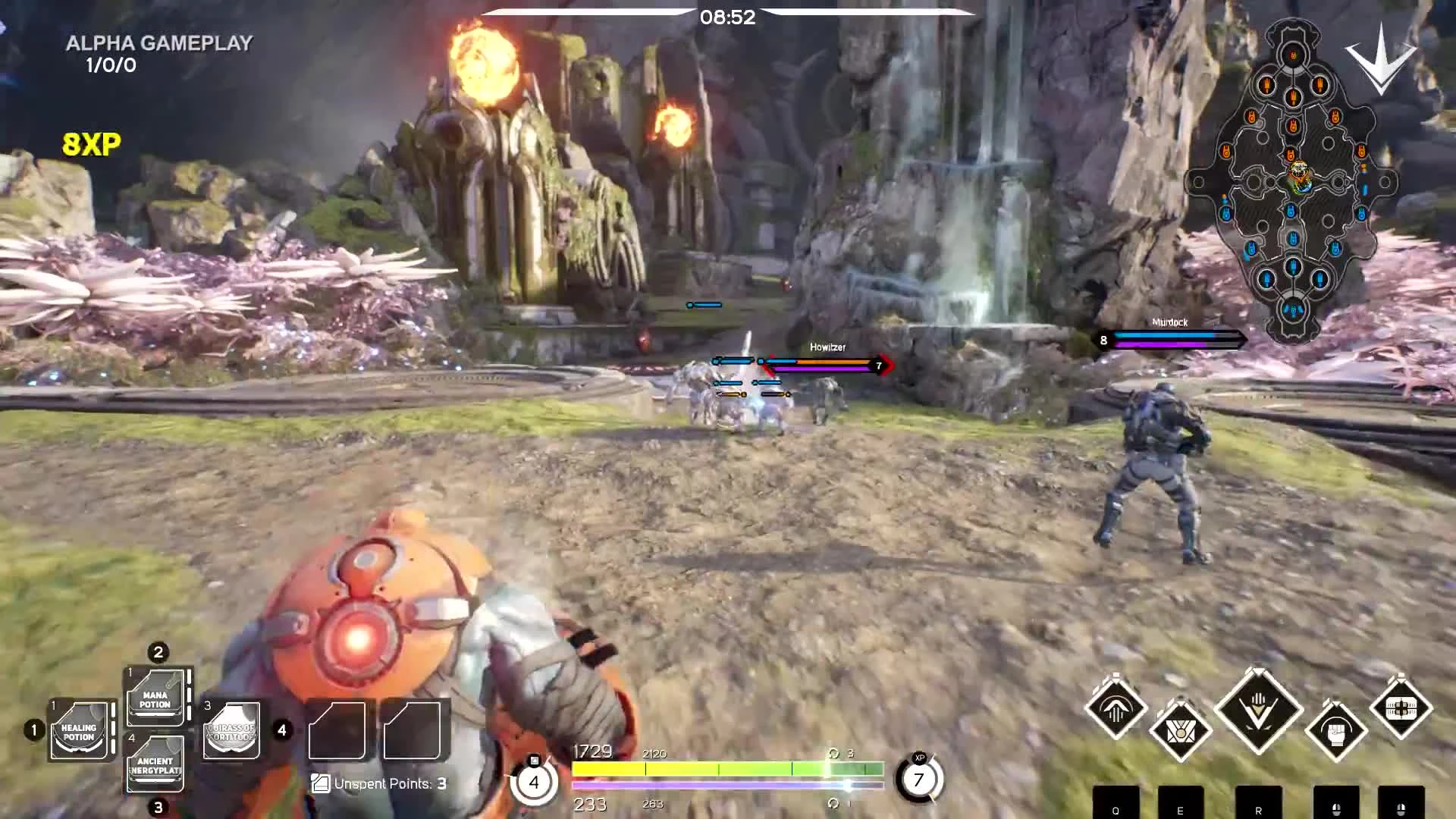Use the Mana Potion item
Viewport: 1456px width, 819px height.
coord(155,696)
